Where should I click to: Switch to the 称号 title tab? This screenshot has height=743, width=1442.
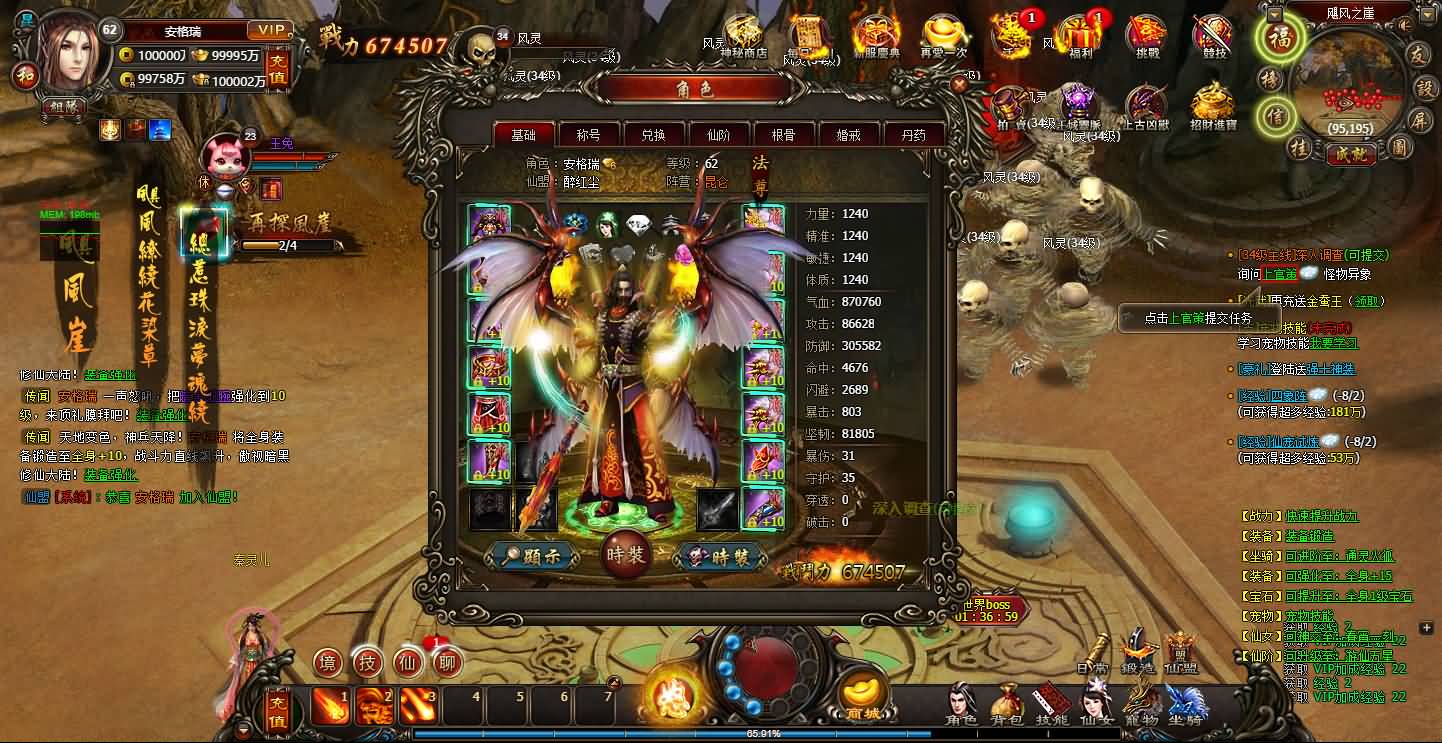click(590, 133)
